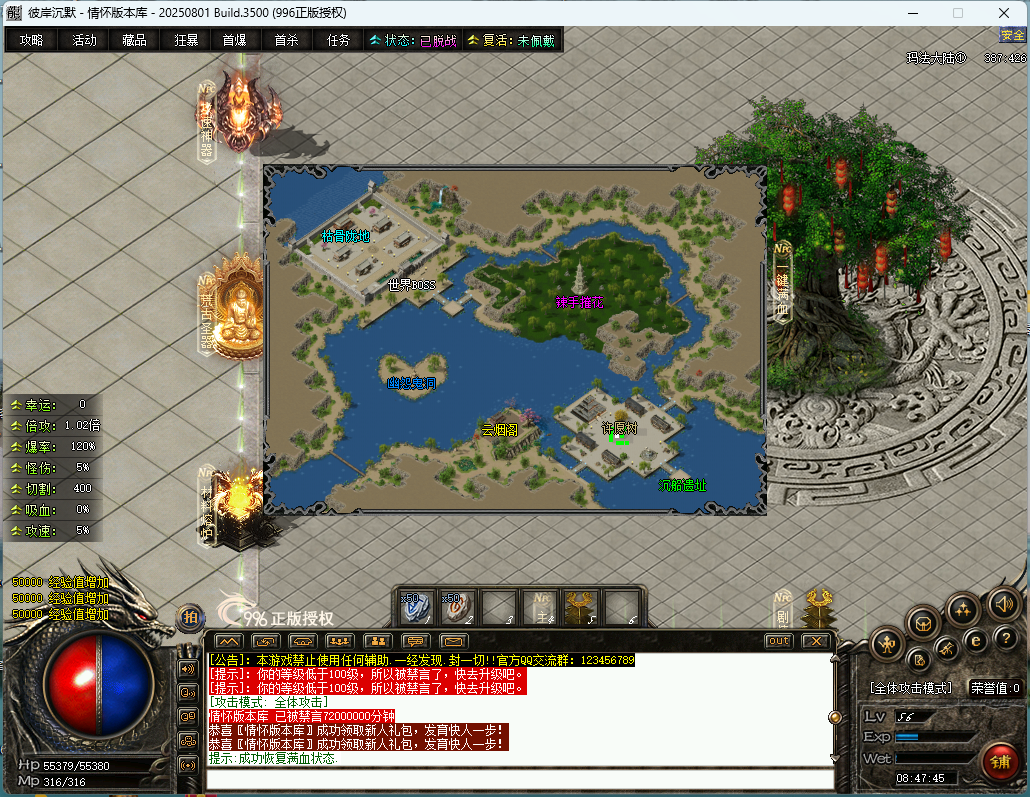The image size is (1030, 797).
Task: Select 枯骨陇地 on the world map
Action: coord(345,237)
